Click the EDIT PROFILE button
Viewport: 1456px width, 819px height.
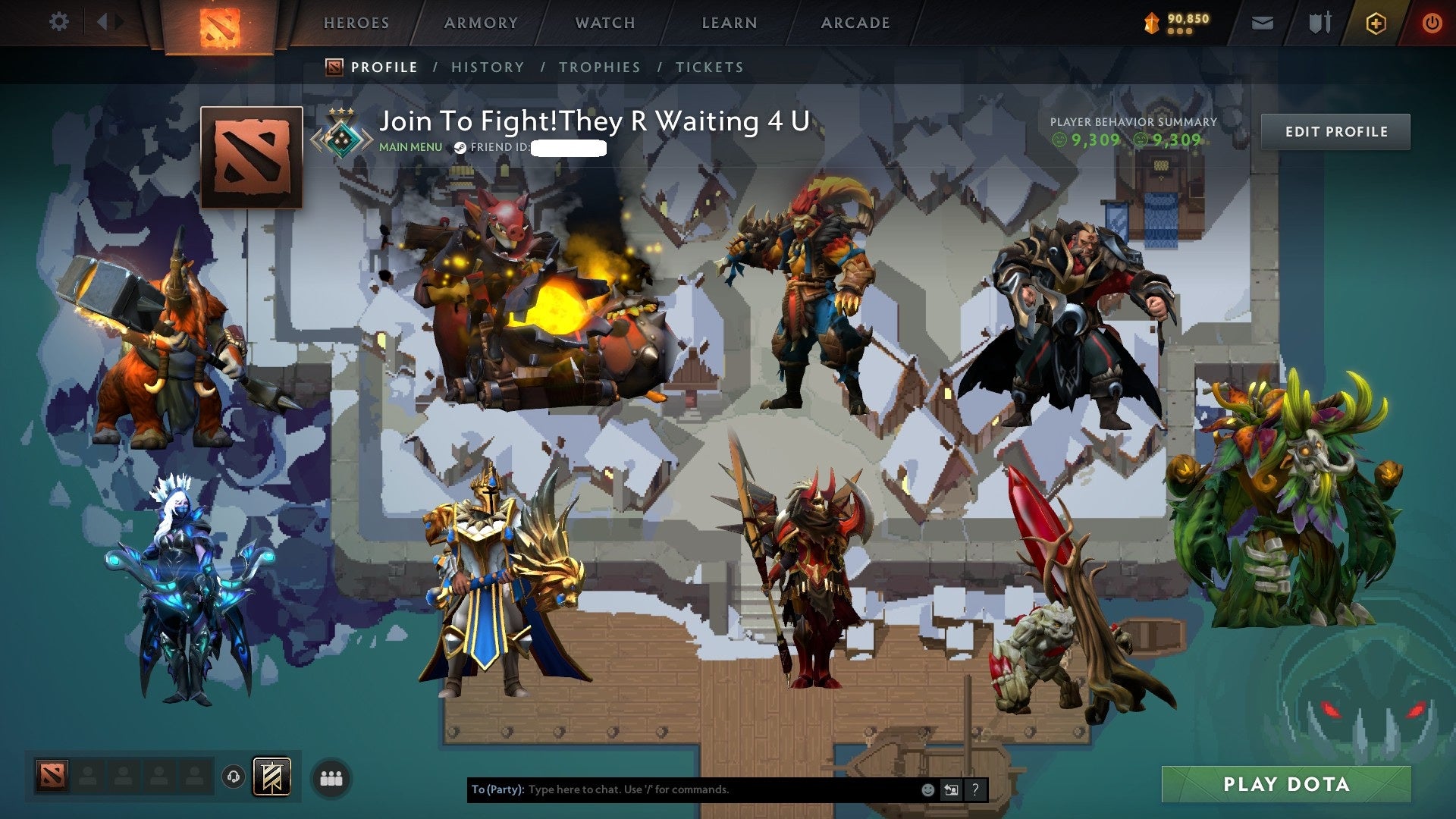point(1335,131)
